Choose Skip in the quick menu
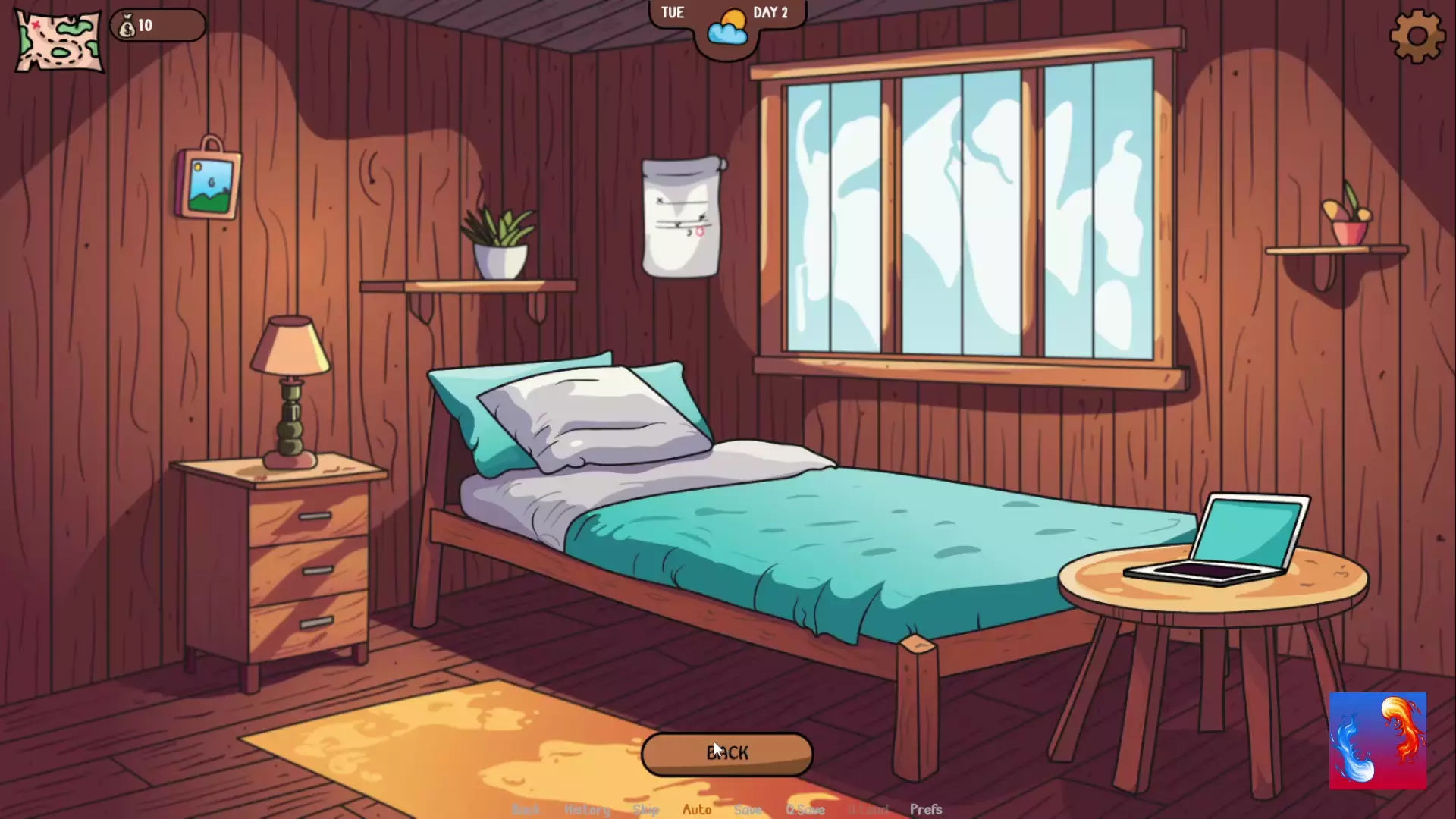 (x=645, y=809)
